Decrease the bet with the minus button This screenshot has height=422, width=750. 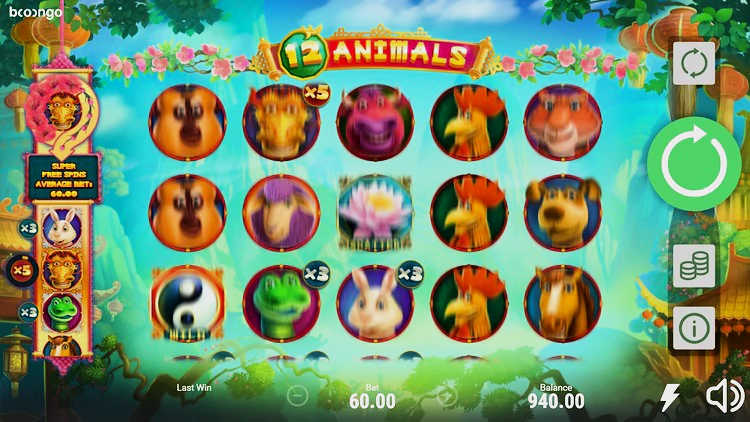pos(297,396)
